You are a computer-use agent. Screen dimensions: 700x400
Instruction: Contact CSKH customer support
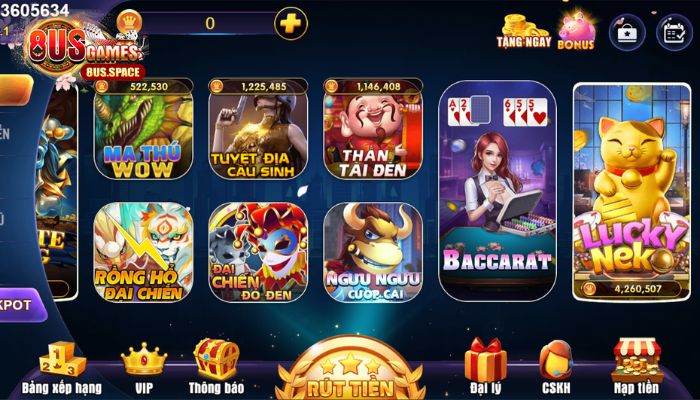[555, 366]
